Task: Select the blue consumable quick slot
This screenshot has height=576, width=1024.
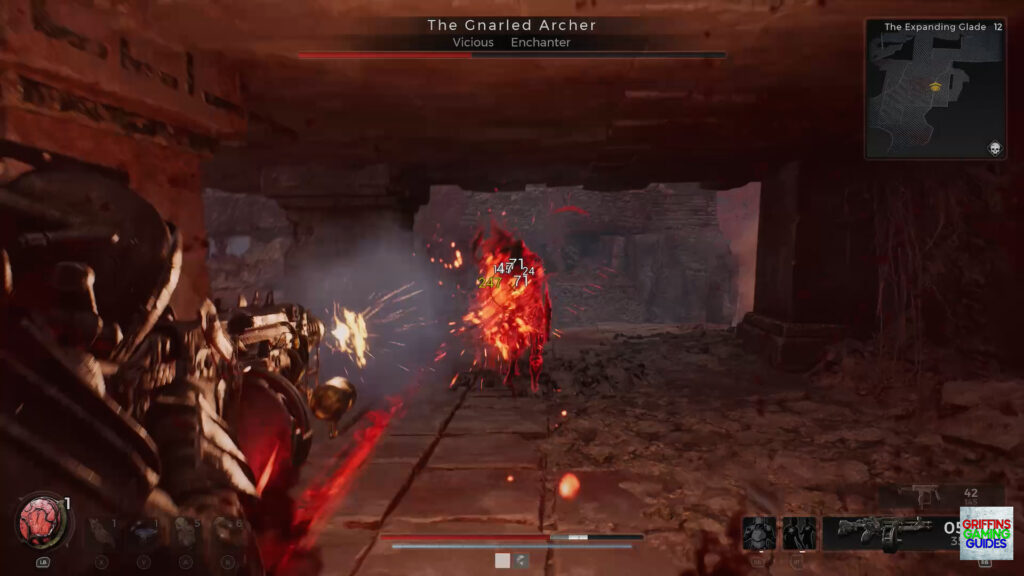Action: click(144, 531)
